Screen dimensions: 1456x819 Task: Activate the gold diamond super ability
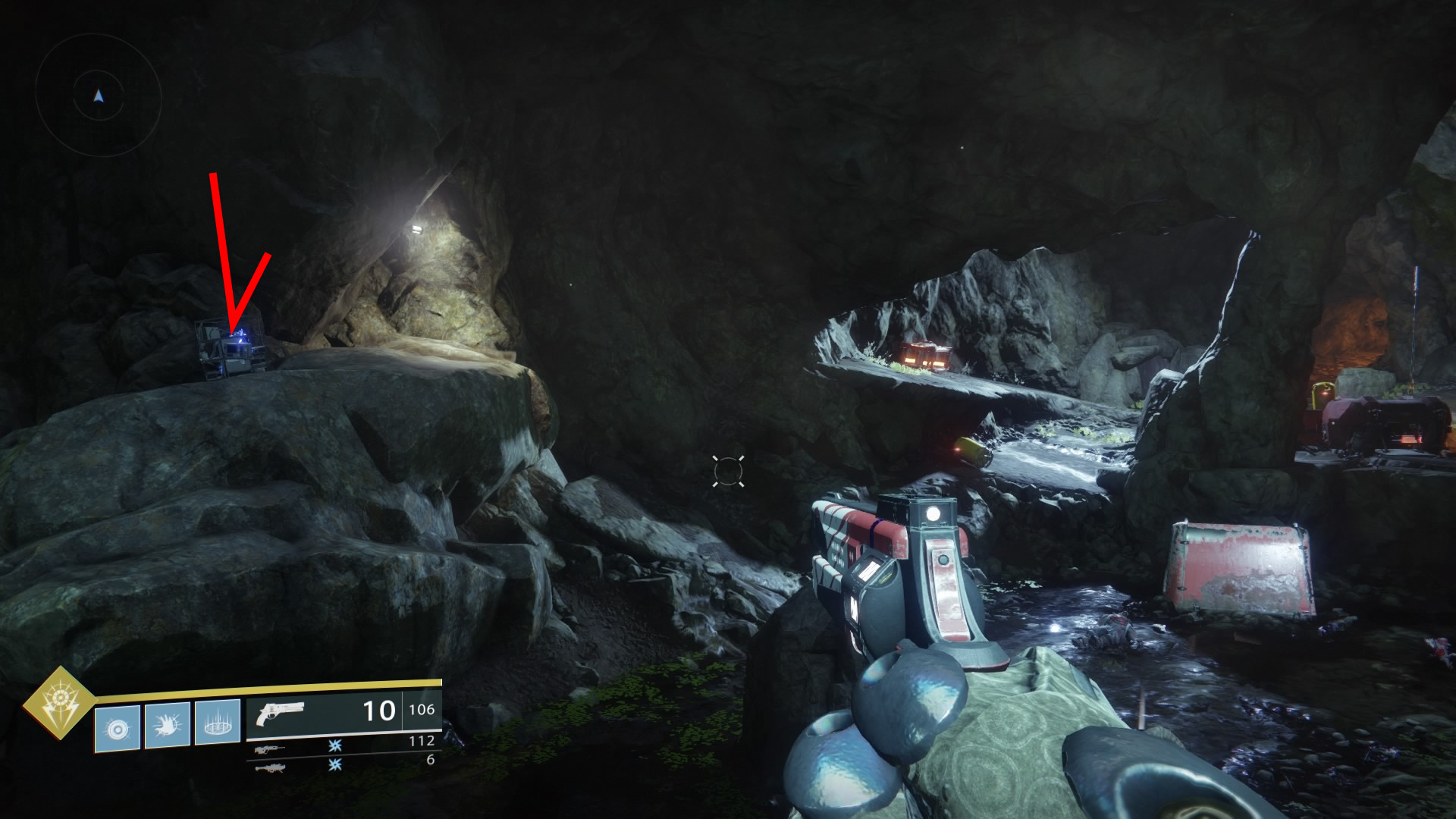pos(59,703)
